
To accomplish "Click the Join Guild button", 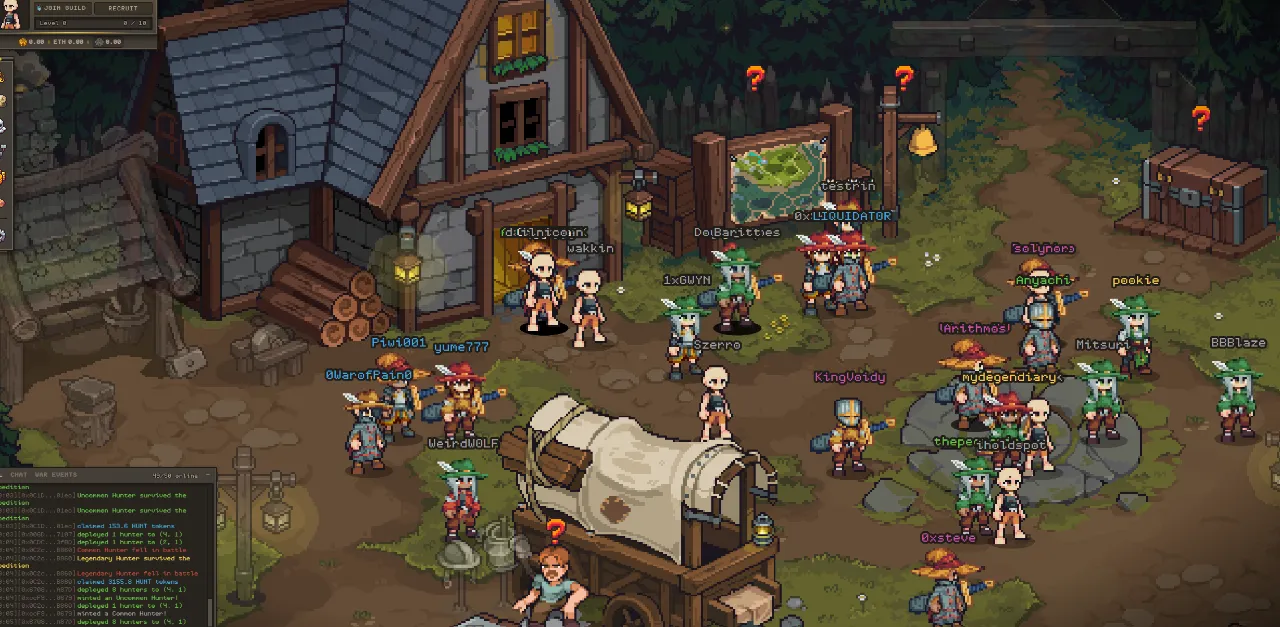I will (63, 8).
